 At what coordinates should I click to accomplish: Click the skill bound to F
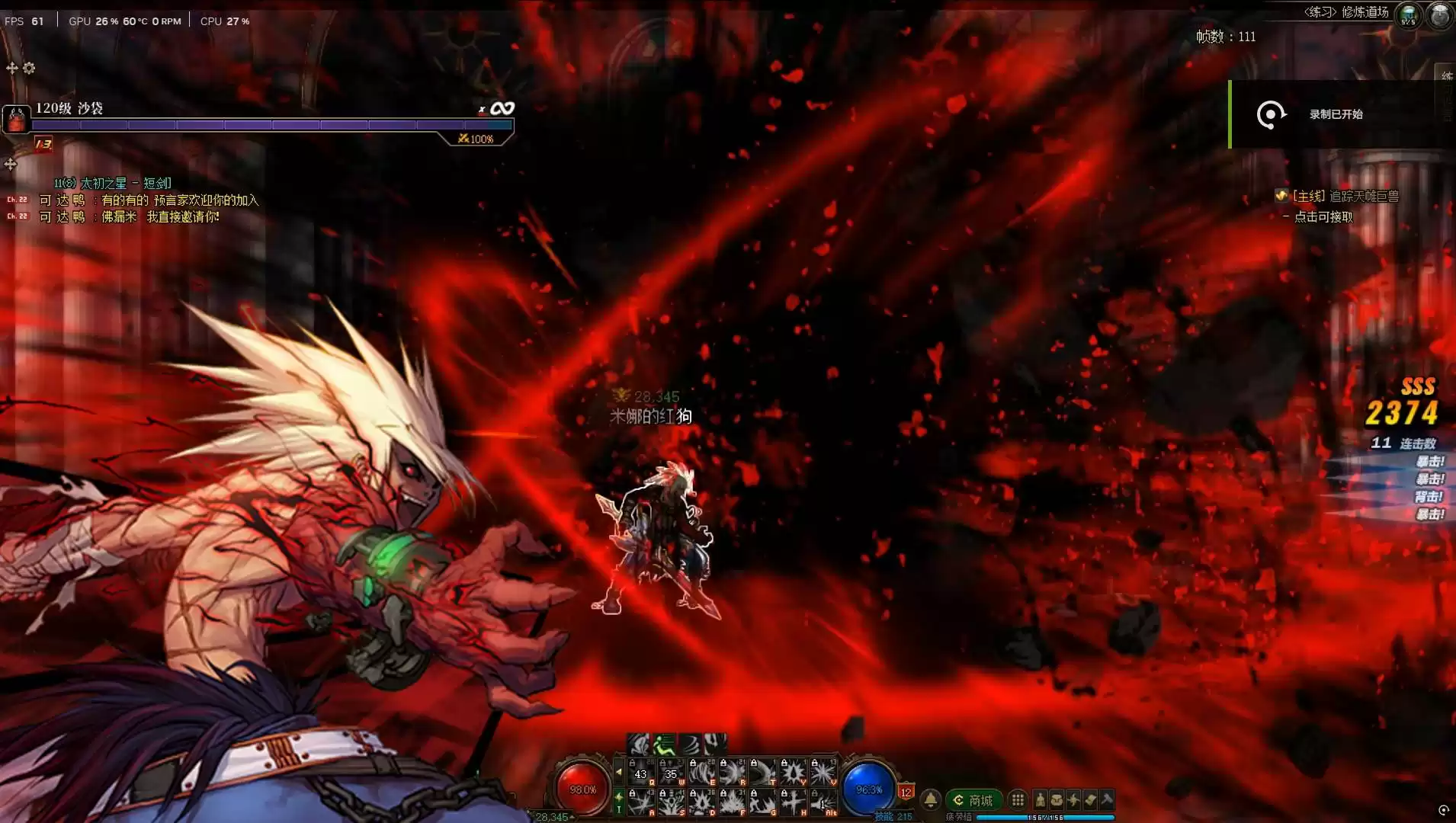tap(733, 802)
